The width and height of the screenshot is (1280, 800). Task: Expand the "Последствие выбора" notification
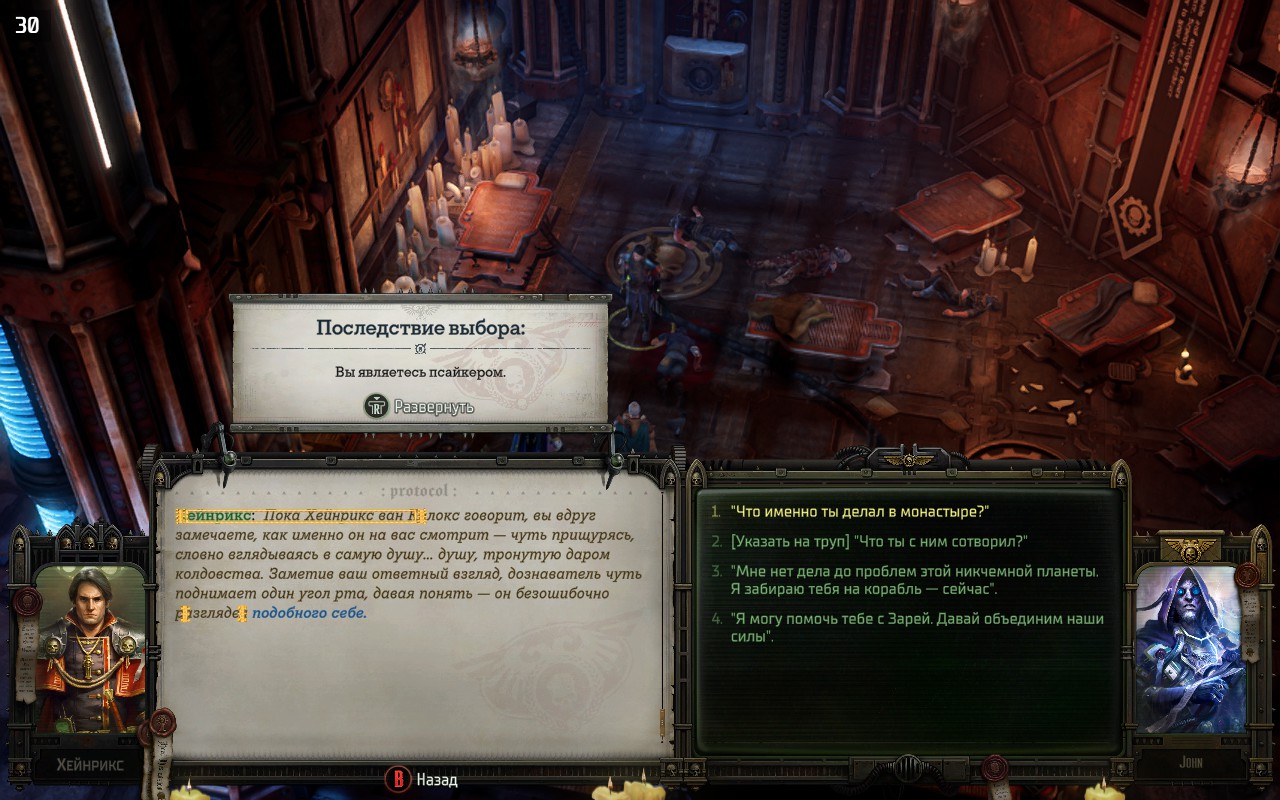pyautogui.click(x=420, y=407)
